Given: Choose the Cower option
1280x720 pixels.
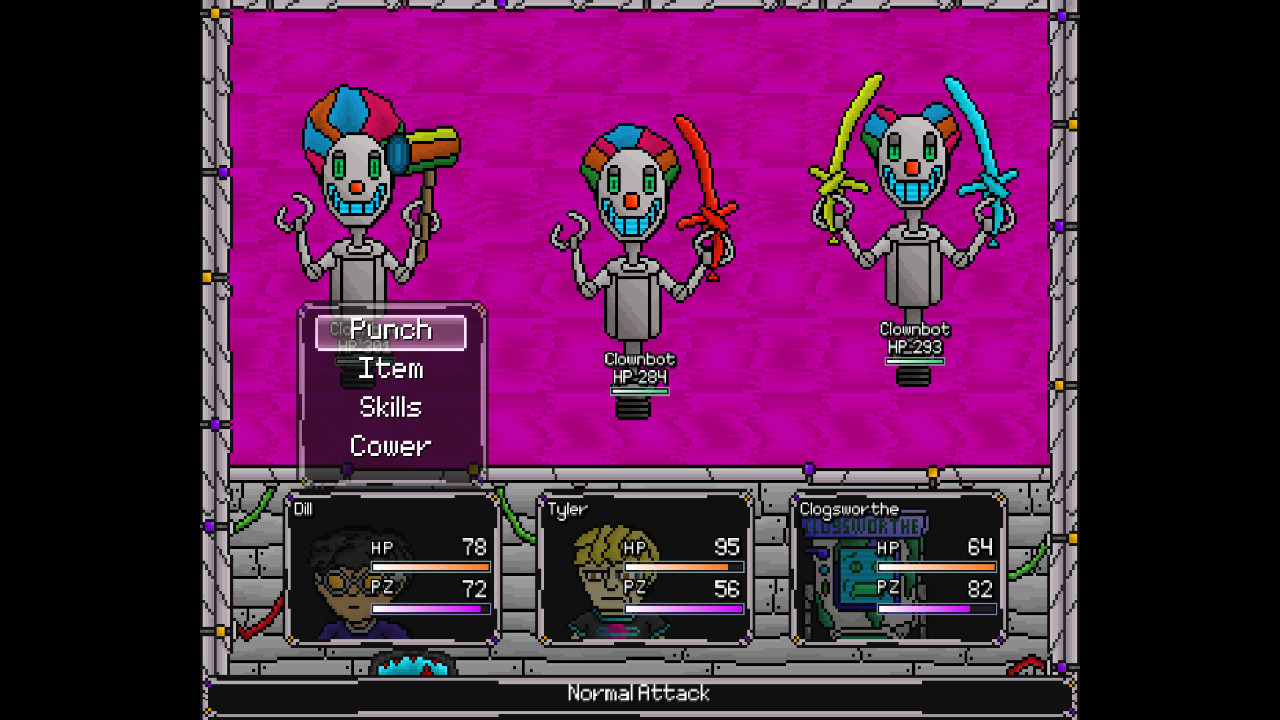Looking at the screenshot, I should click(391, 445).
